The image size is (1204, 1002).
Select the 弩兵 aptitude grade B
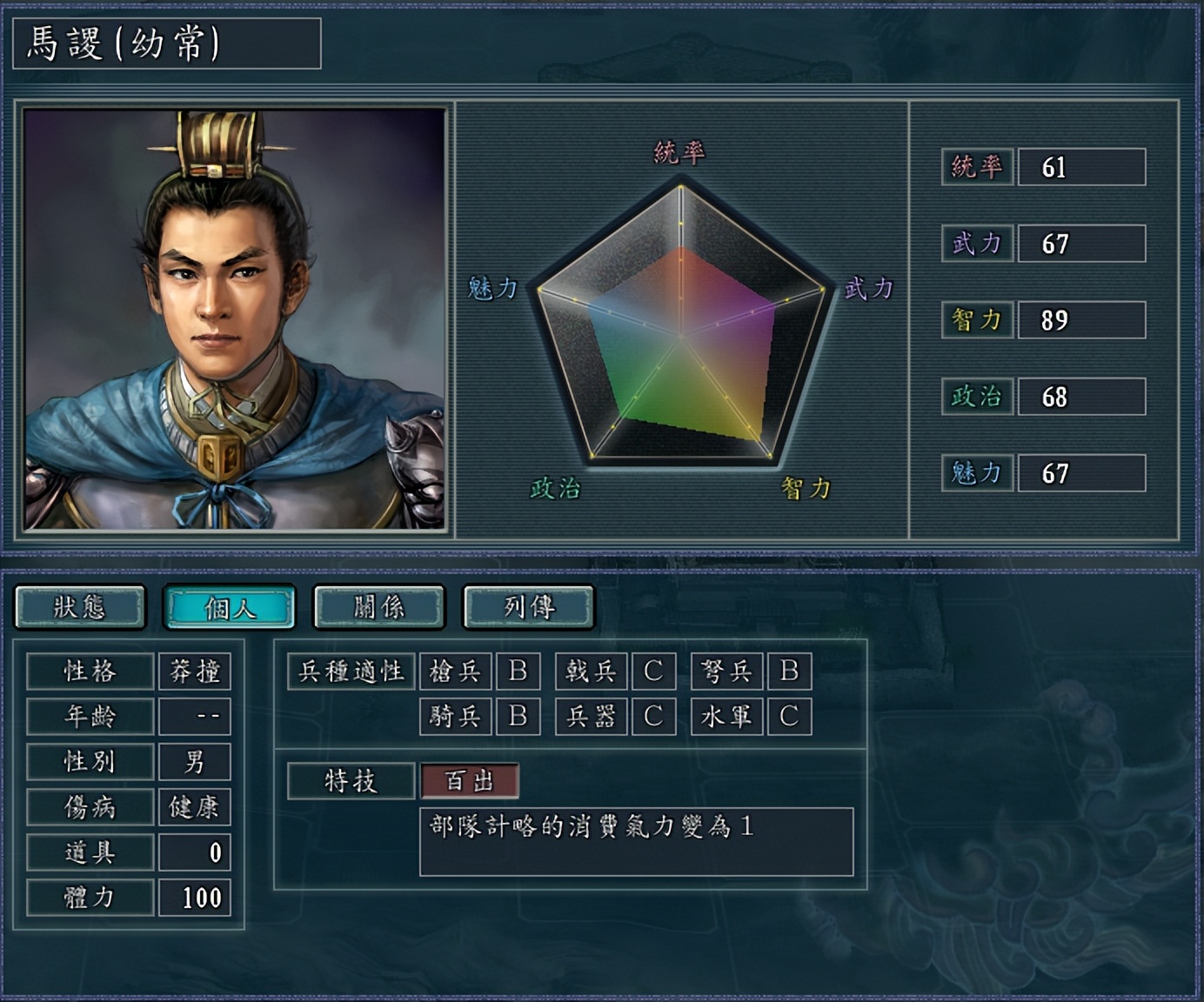(791, 671)
